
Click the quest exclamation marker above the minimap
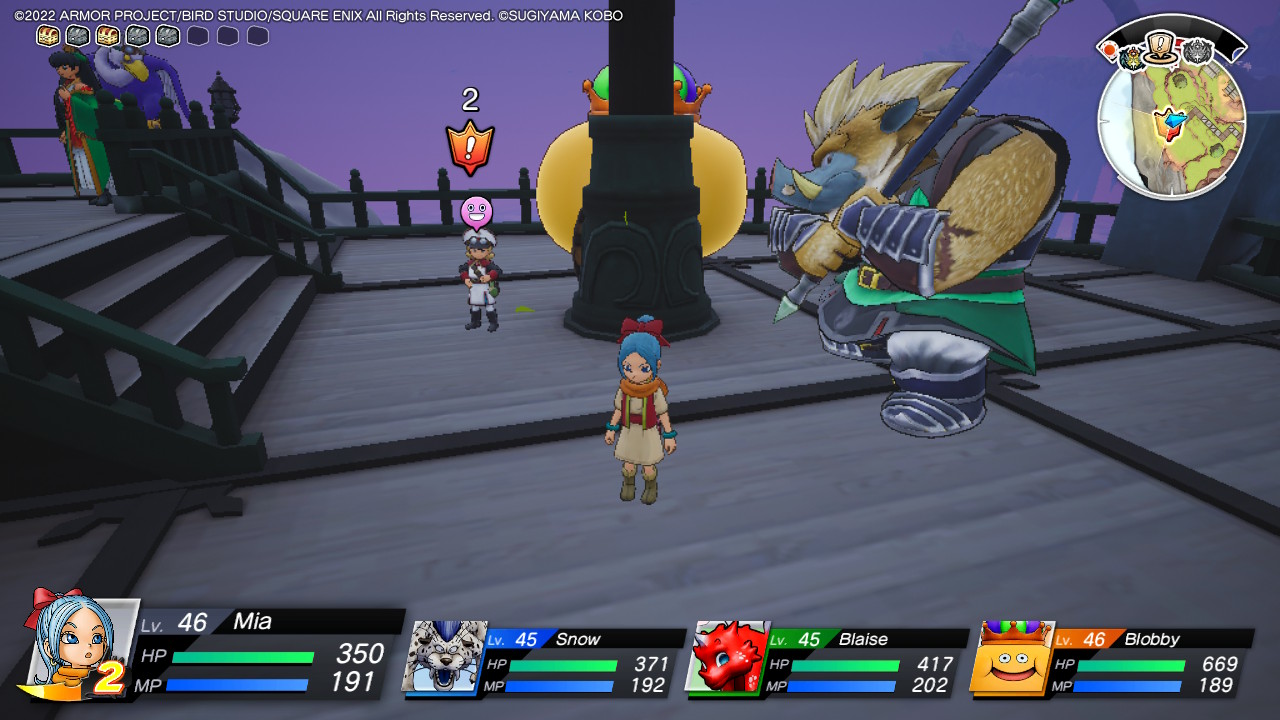pyautogui.click(x=1159, y=48)
